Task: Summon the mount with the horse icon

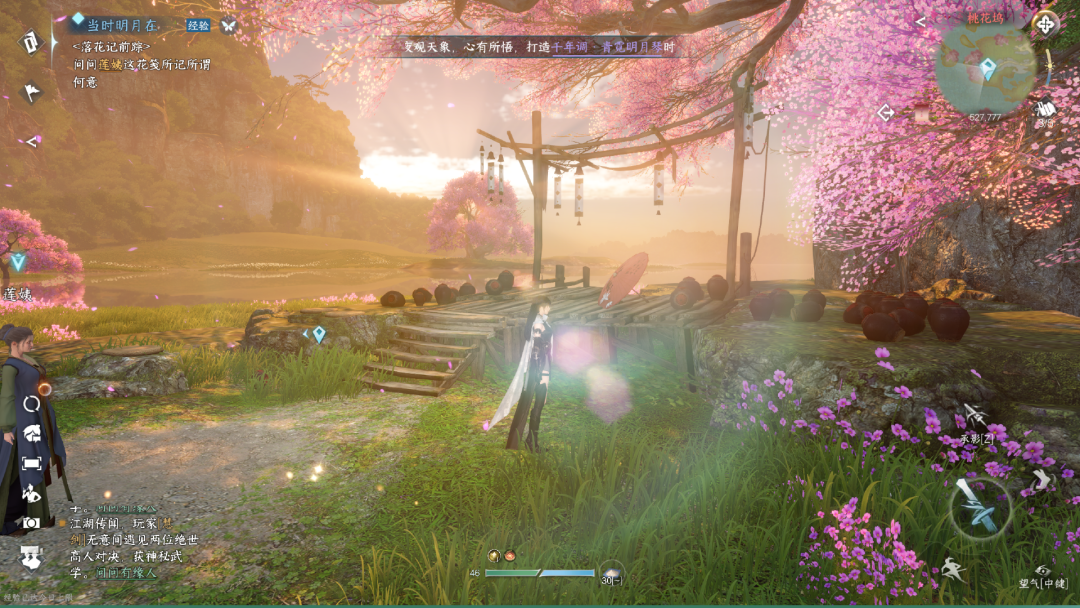Action: (x=31, y=433)
